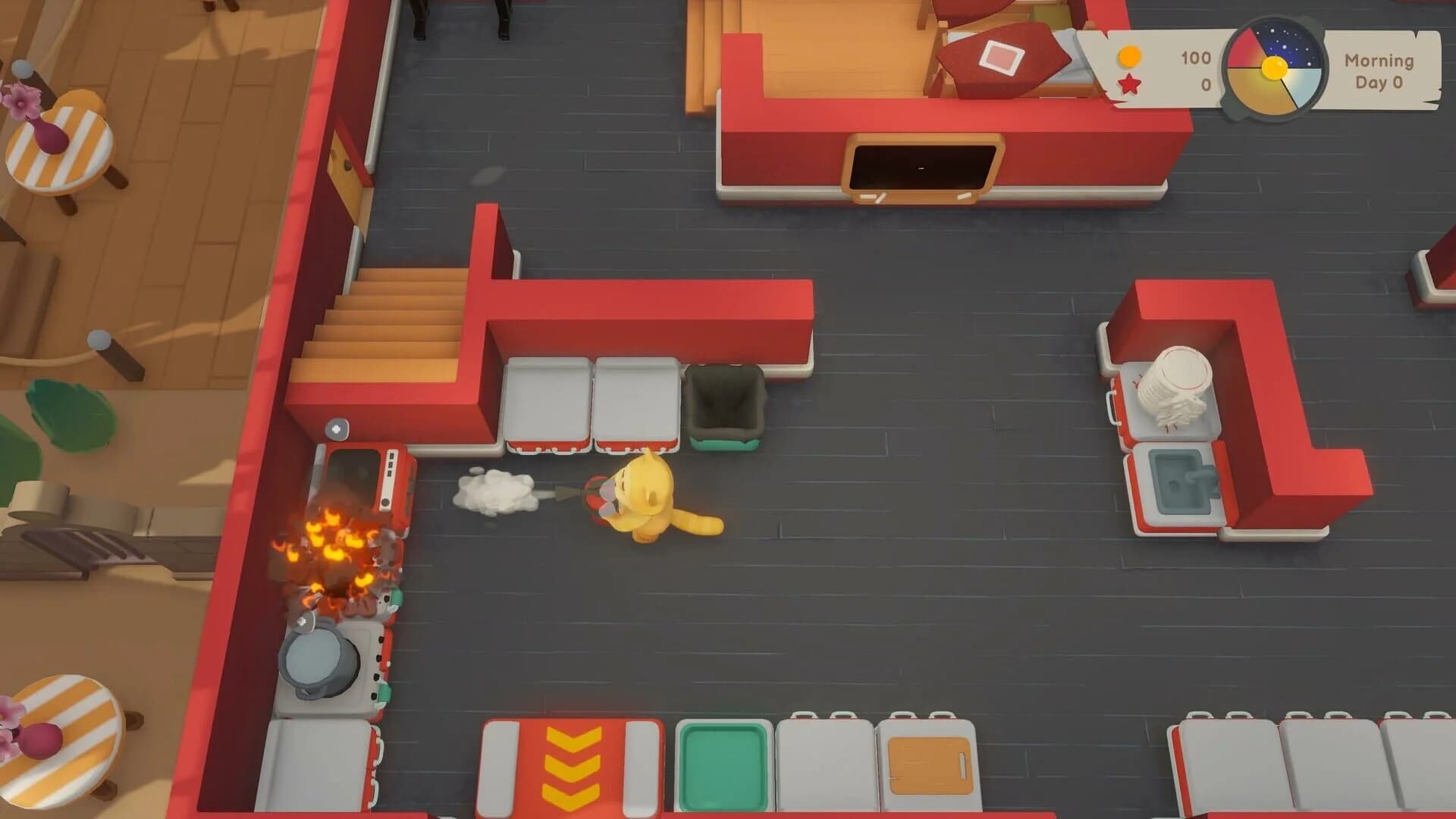Select the red star rating icon
Viewport: 1456px width, 819px height.
1128,86
